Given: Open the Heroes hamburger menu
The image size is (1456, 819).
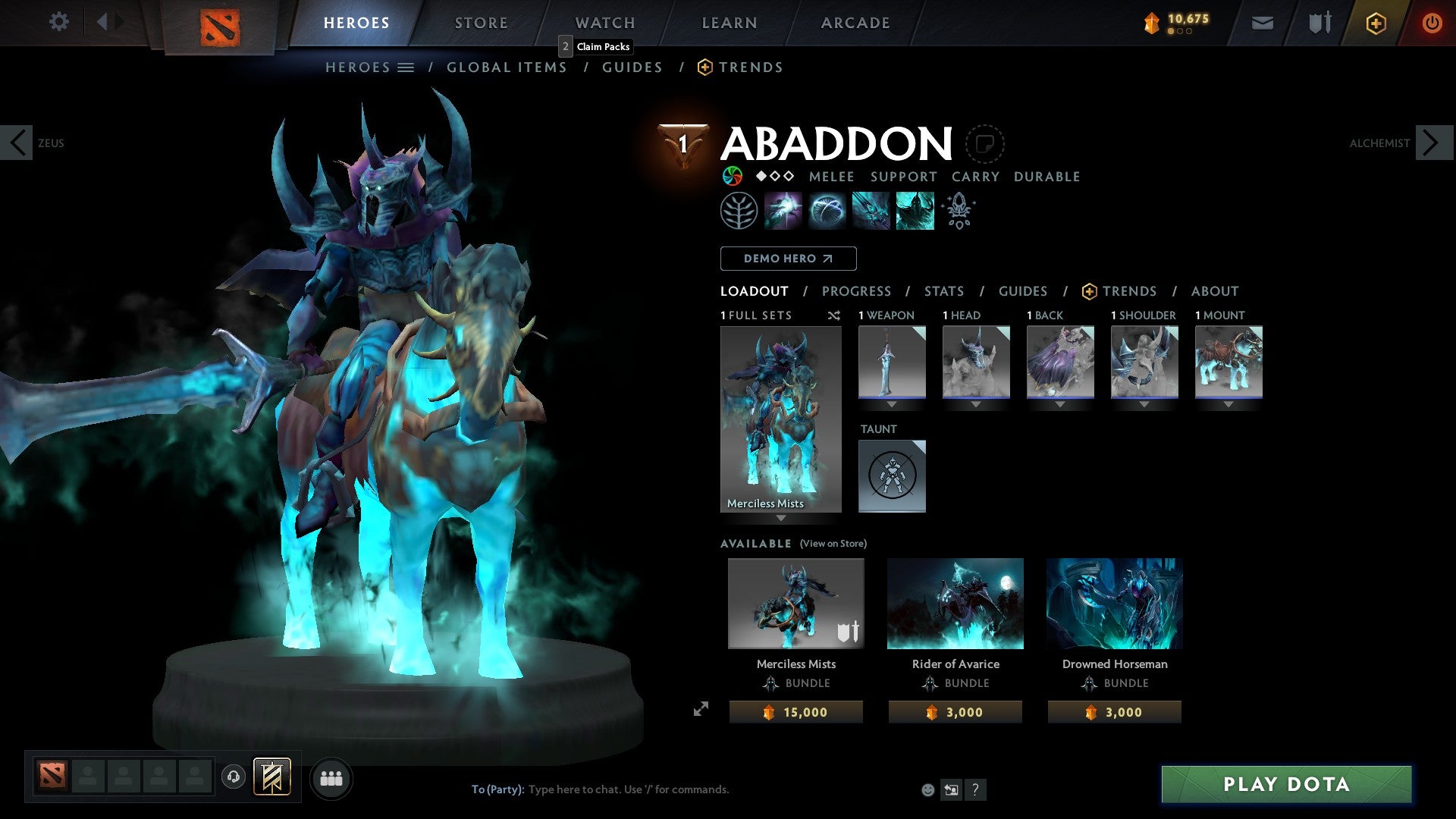Looking at the screenshot, I should coord(406,67).
